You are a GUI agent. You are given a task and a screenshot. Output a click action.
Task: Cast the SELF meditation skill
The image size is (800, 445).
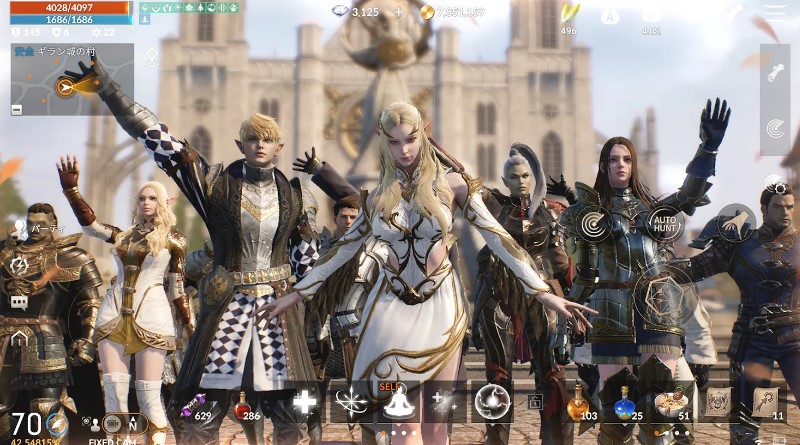coord(398,402)
